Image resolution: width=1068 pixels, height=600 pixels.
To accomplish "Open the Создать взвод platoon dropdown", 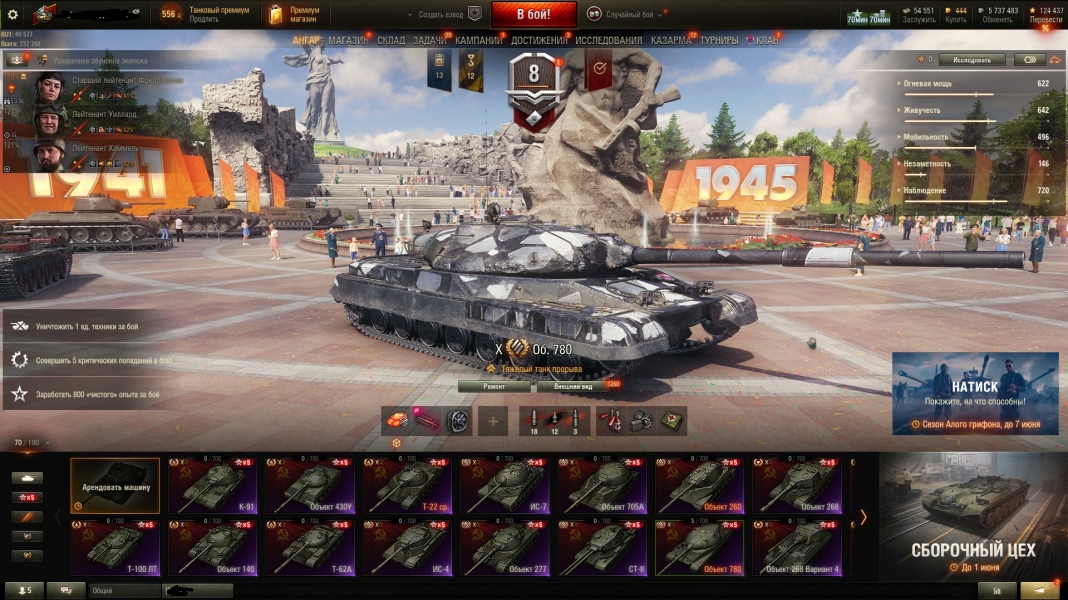I will coord(440,15).
